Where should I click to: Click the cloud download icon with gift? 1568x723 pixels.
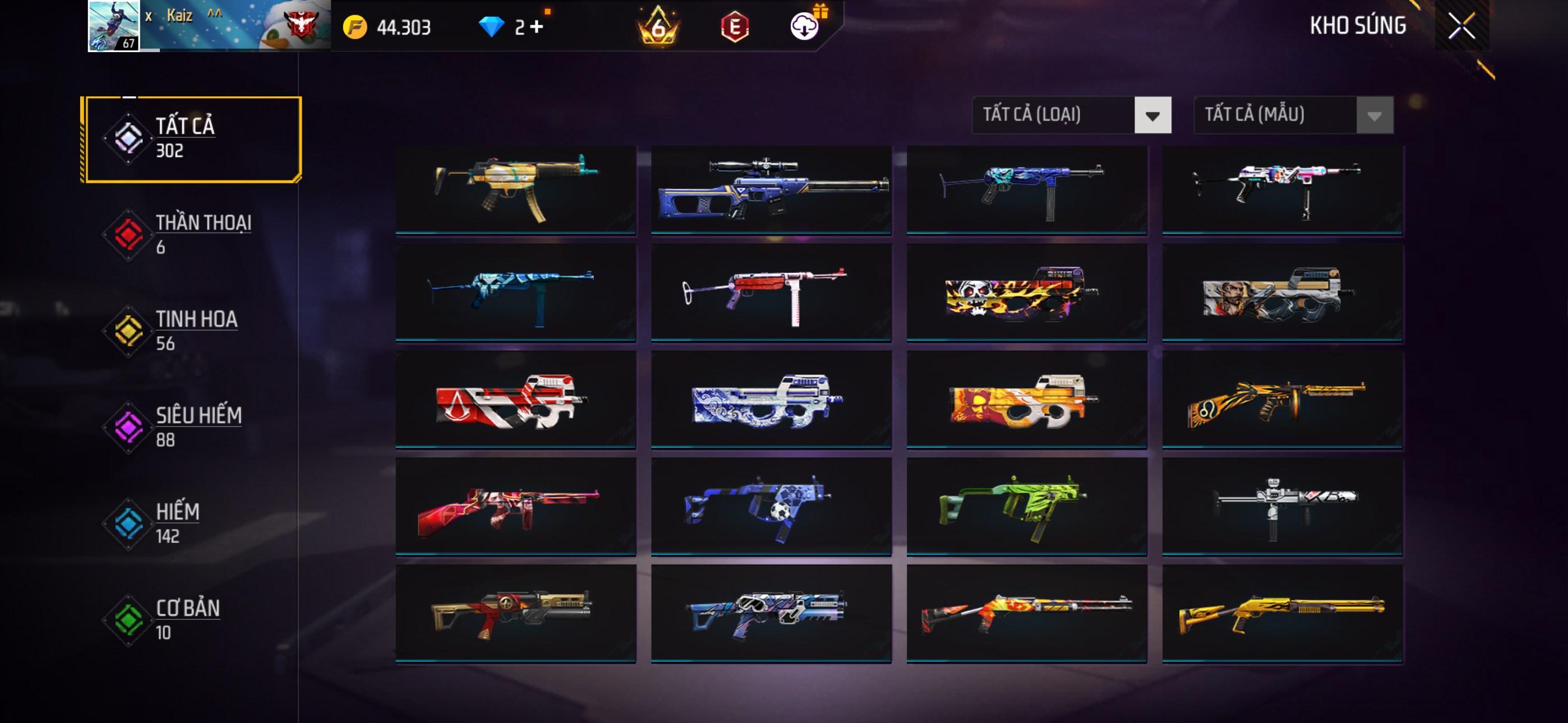tap(805, 26)
